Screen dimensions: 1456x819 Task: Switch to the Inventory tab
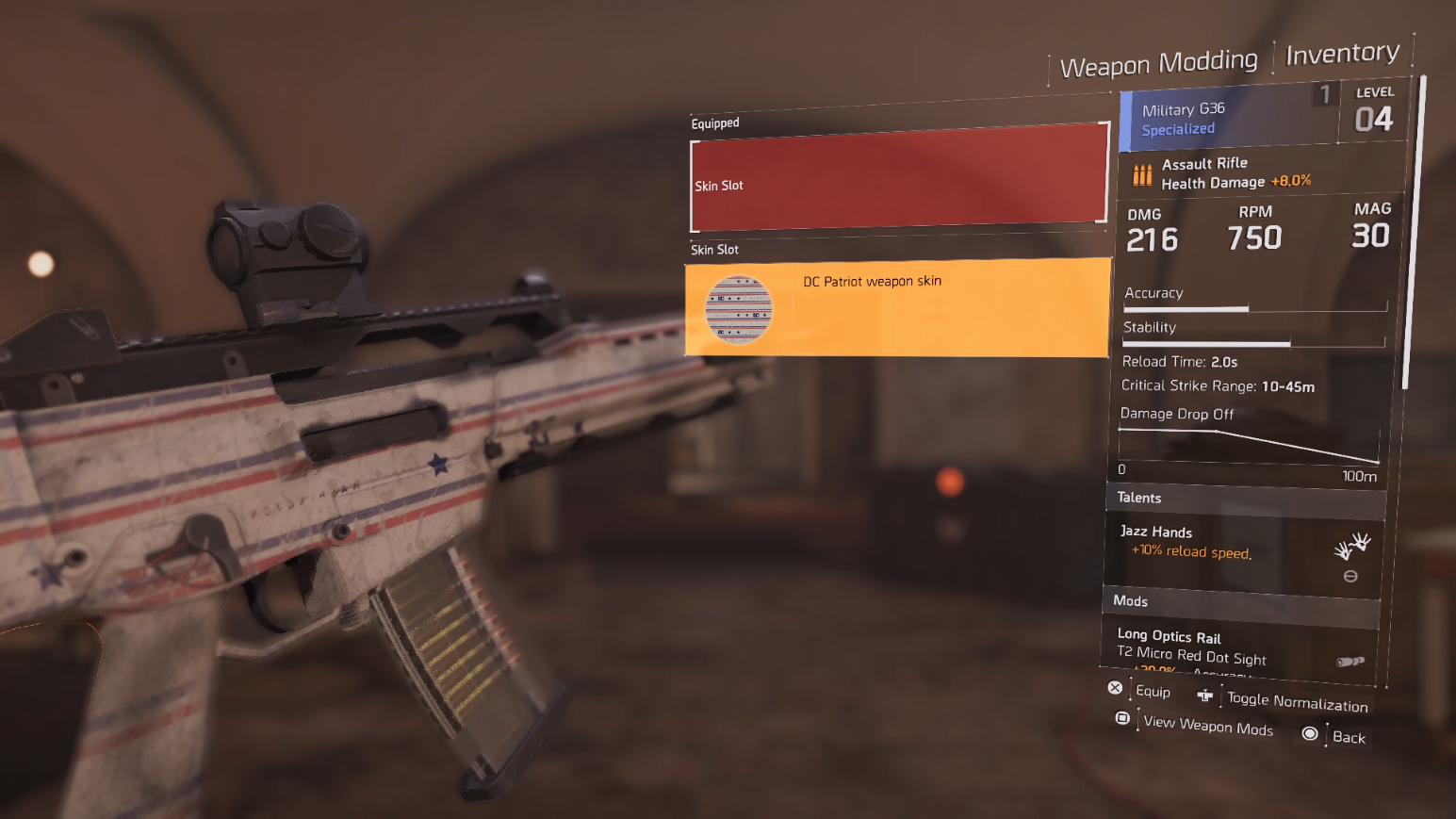point(1342,53)
